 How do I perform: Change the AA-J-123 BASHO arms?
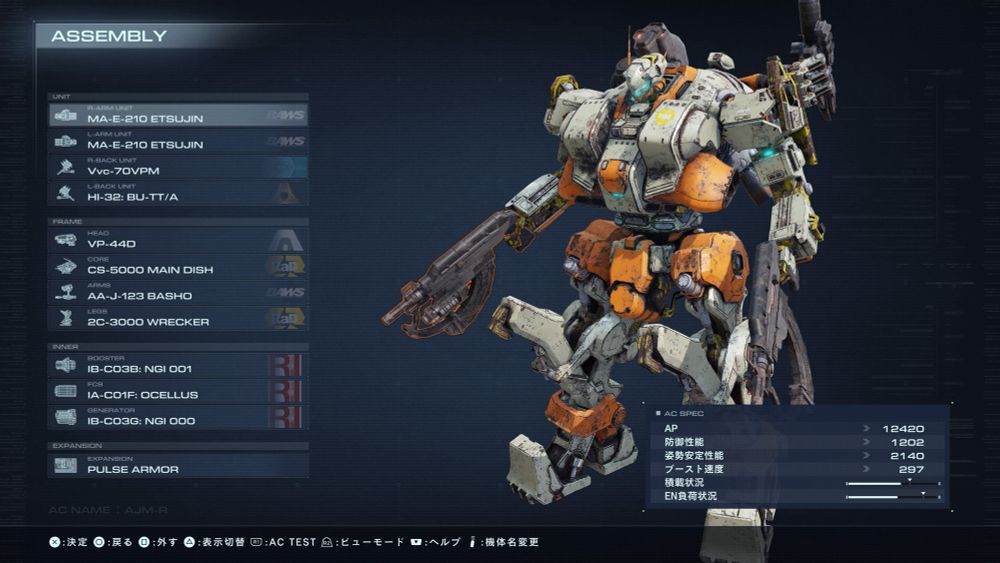(178, 292)
